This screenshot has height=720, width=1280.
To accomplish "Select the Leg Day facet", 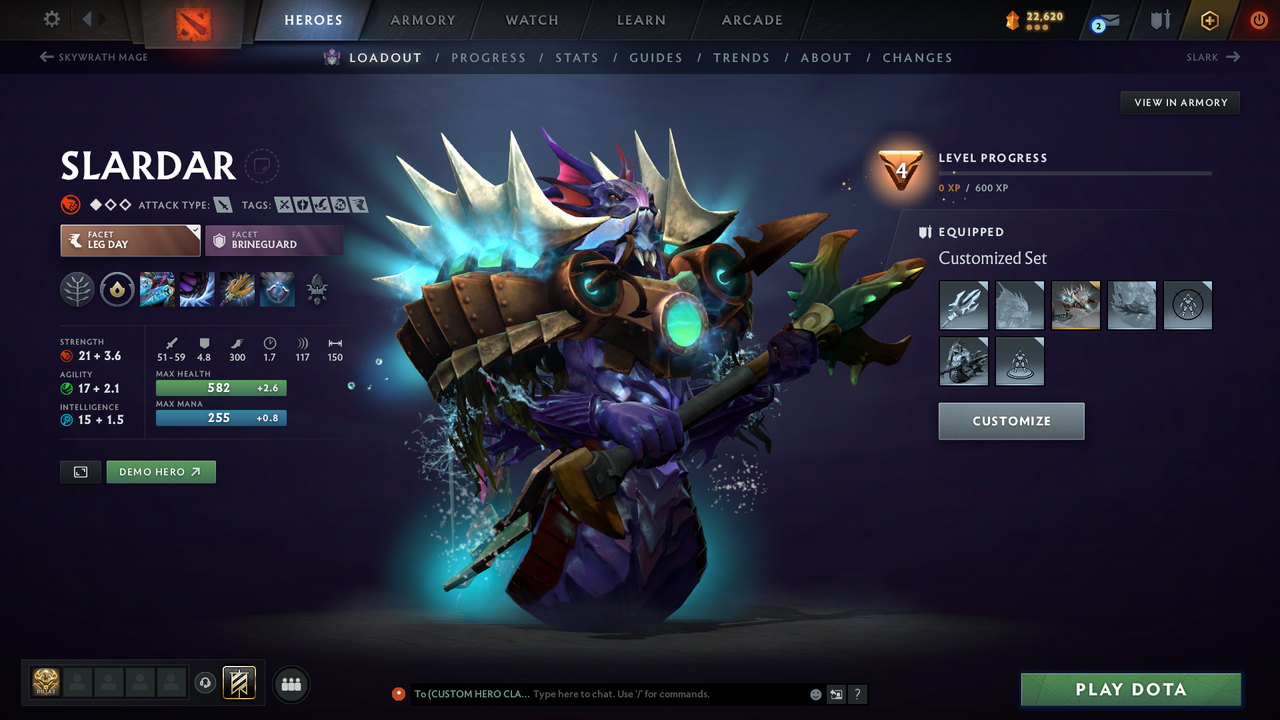I will tap(130, 240).
